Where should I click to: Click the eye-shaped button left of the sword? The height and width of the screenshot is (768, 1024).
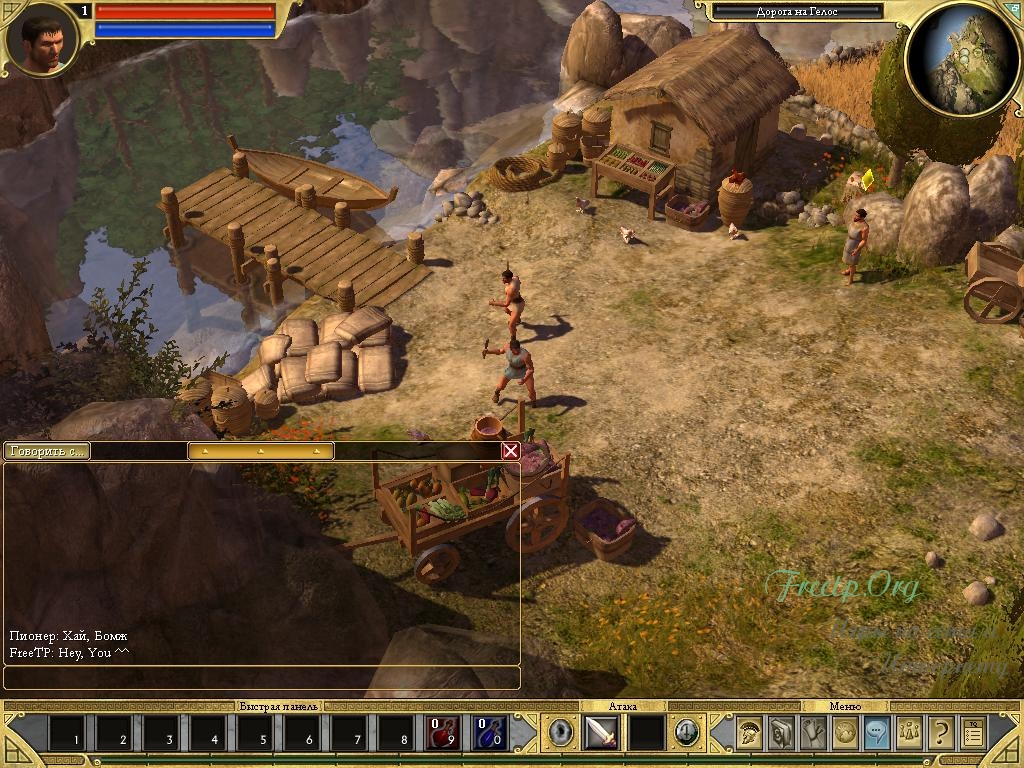coord(561,733)
